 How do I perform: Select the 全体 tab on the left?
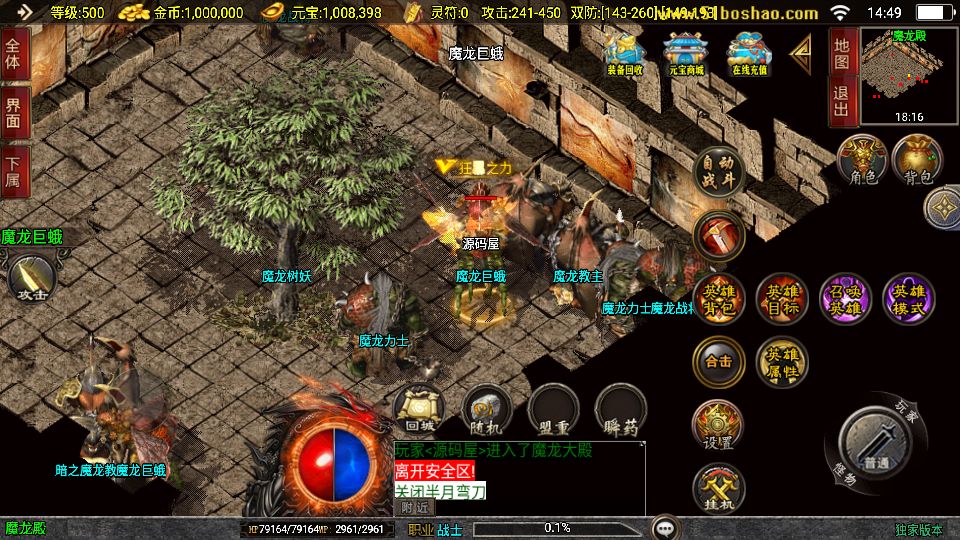[13, 48]
